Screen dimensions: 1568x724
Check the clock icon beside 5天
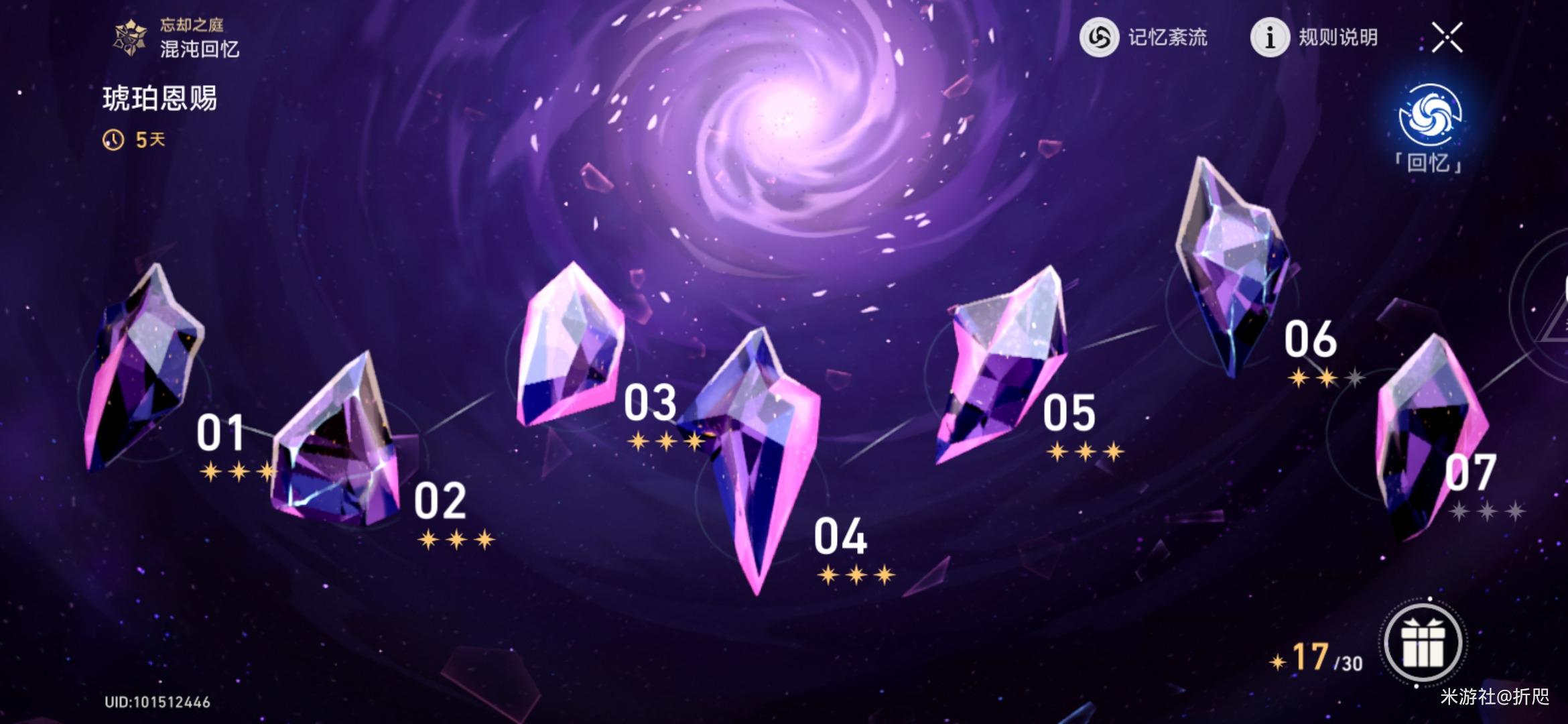(114, 139)
